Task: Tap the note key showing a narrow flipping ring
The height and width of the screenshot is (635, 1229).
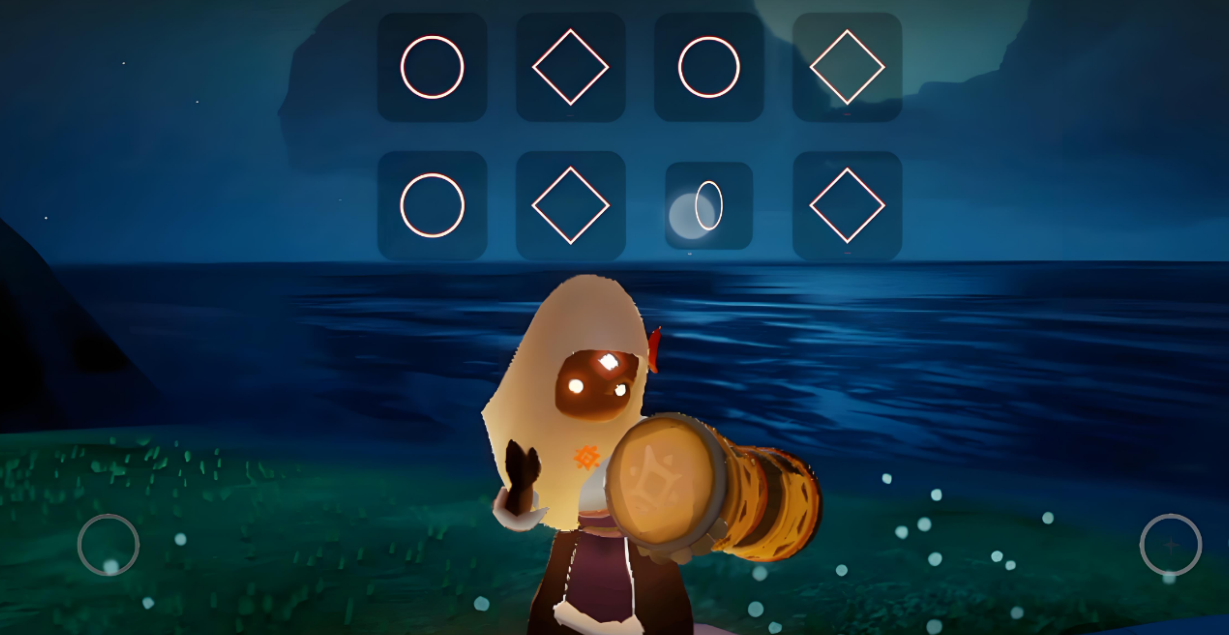Action: [x=709, y=206]
